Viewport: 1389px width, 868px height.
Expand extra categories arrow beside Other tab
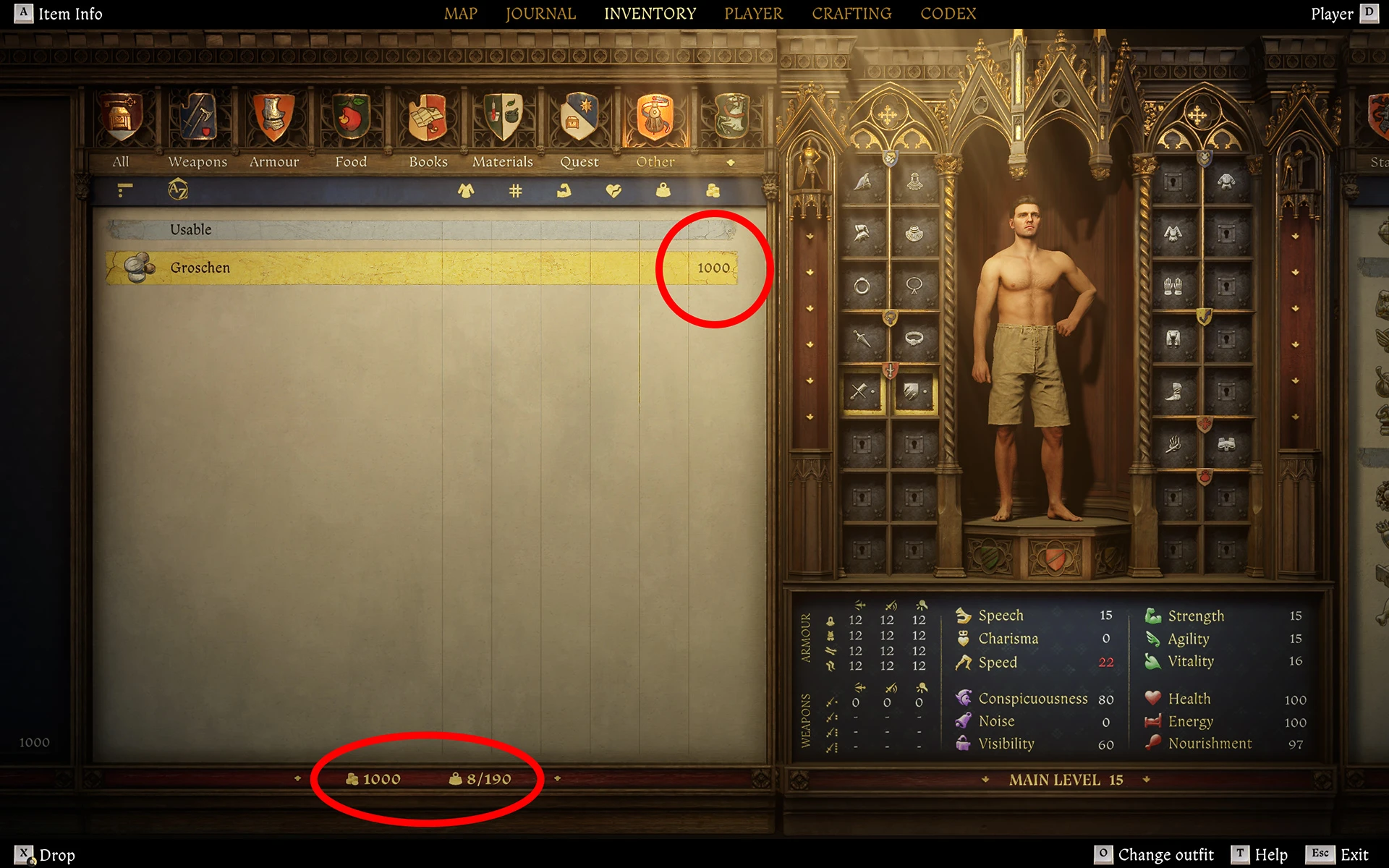point(731,162)
